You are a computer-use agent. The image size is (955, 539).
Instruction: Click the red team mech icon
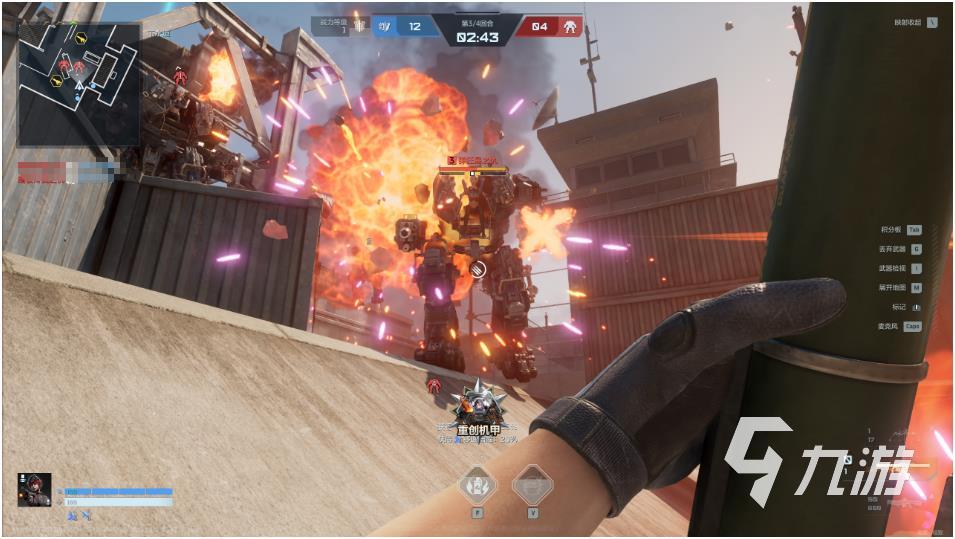pos(572,25)
